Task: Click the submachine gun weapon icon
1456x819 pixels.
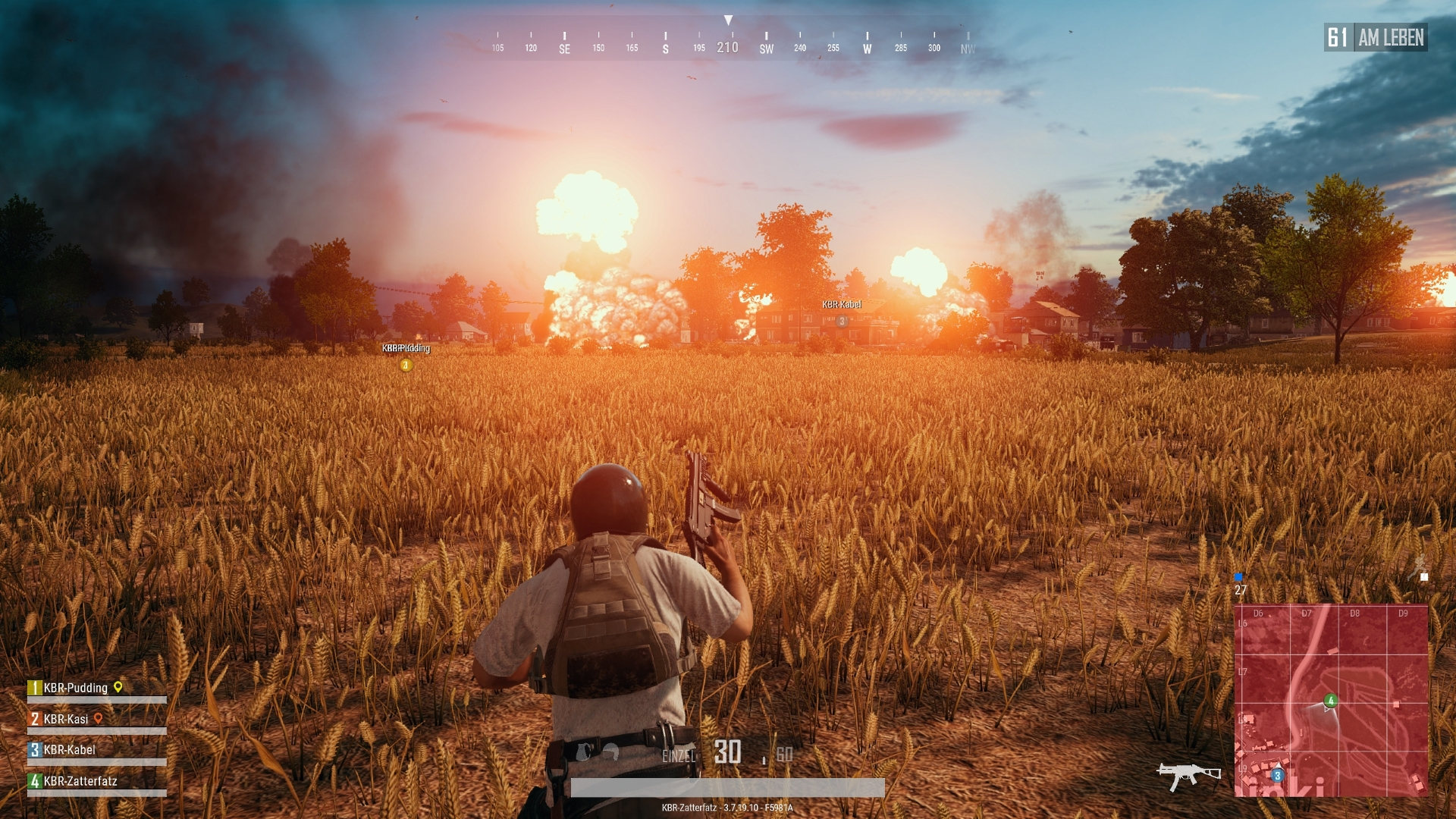Action: tap(1188, 775)
